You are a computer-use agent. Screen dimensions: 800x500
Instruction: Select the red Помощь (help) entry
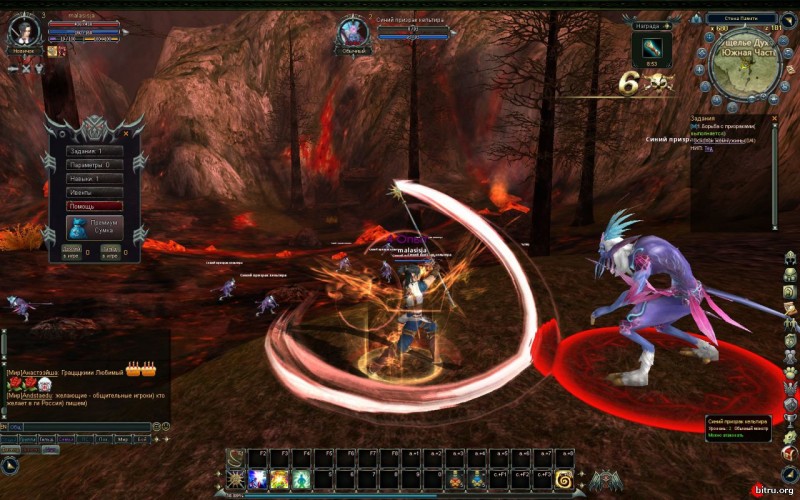pos(94,205)
